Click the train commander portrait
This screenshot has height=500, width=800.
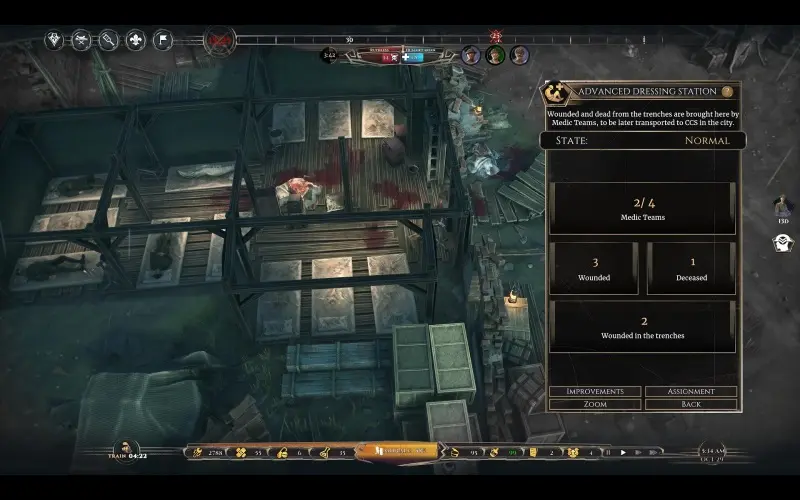127,448
